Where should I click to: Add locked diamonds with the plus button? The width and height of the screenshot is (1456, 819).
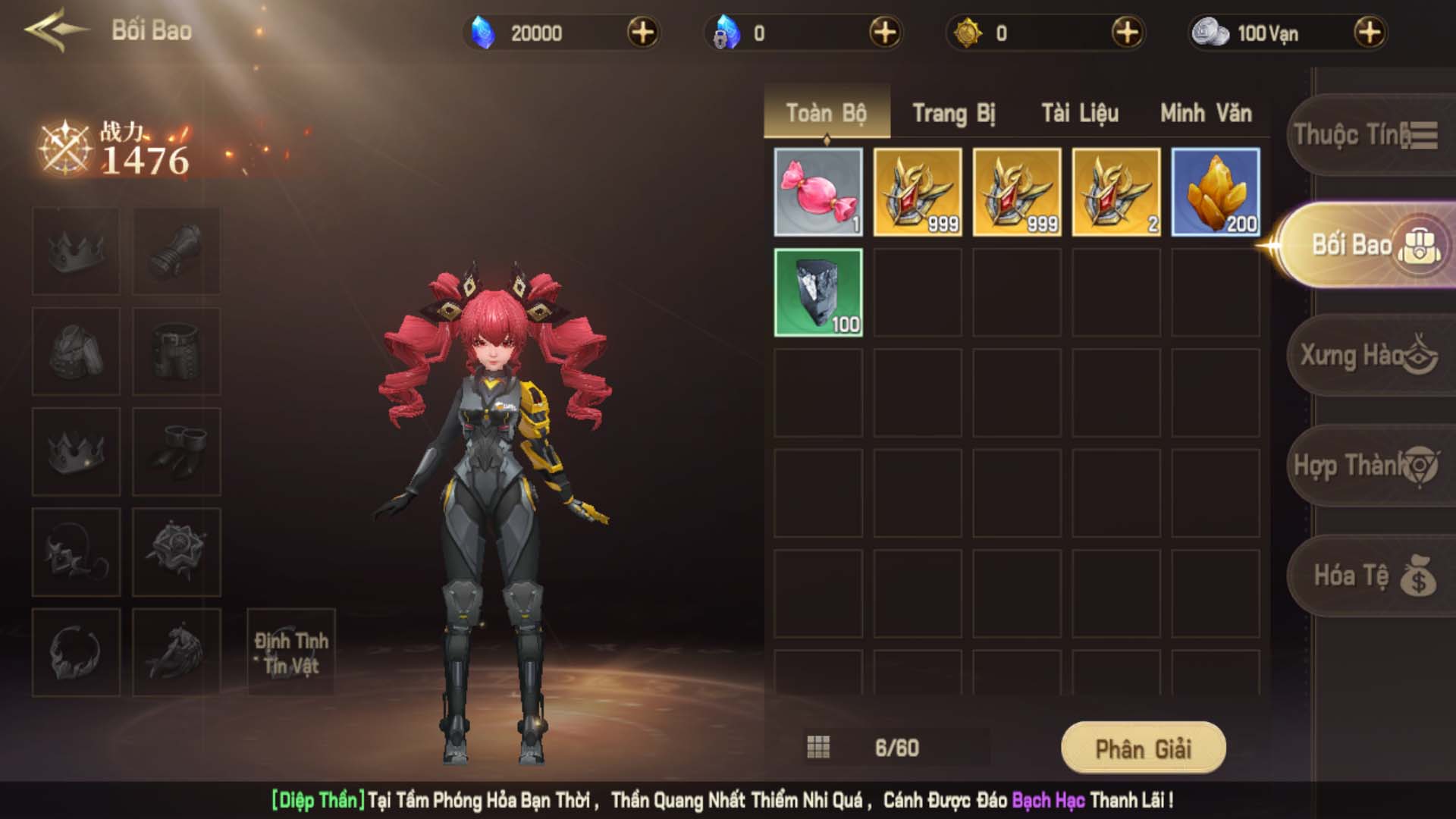[885, 33]
